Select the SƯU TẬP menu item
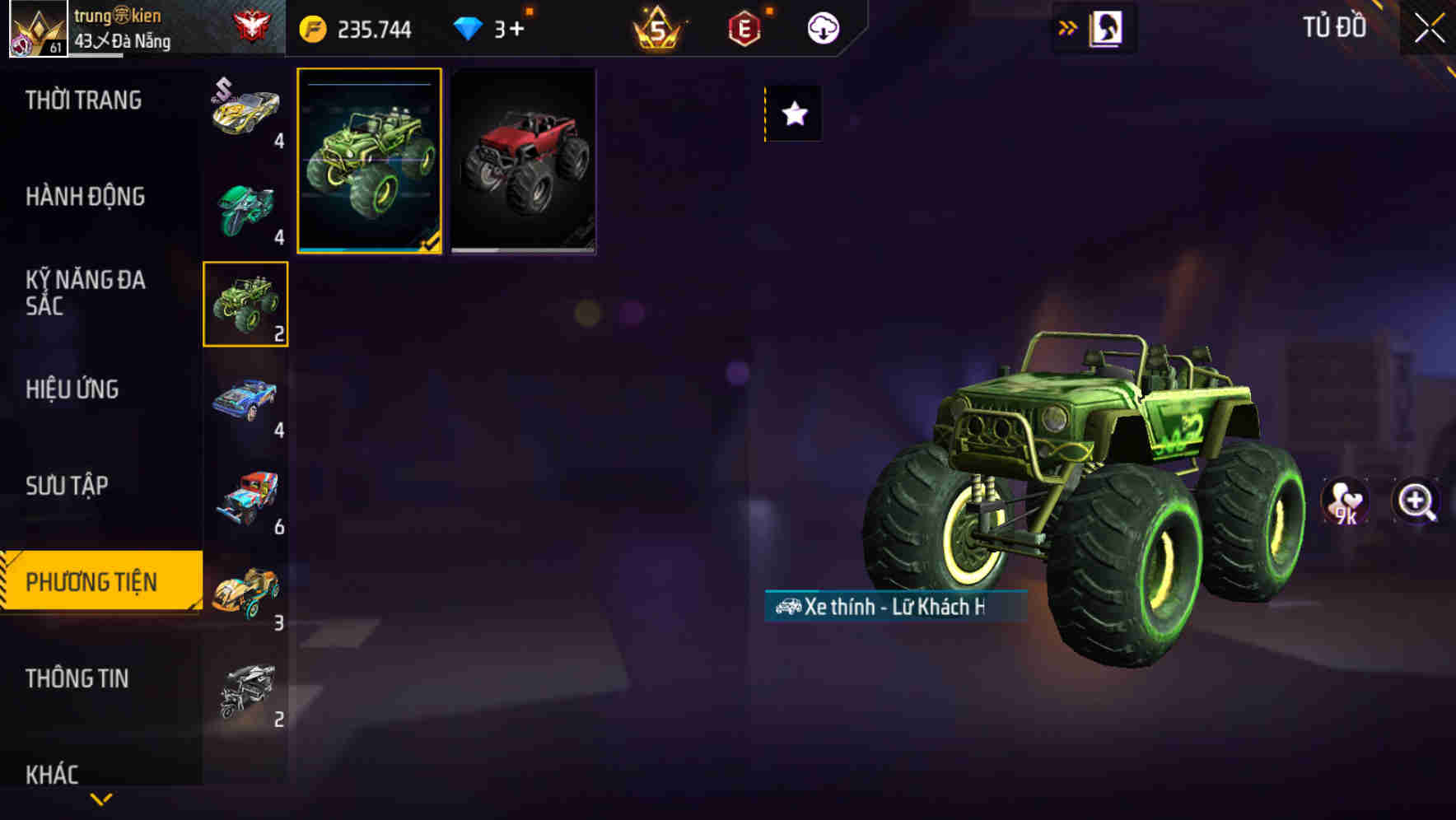 tap(66, 486)
